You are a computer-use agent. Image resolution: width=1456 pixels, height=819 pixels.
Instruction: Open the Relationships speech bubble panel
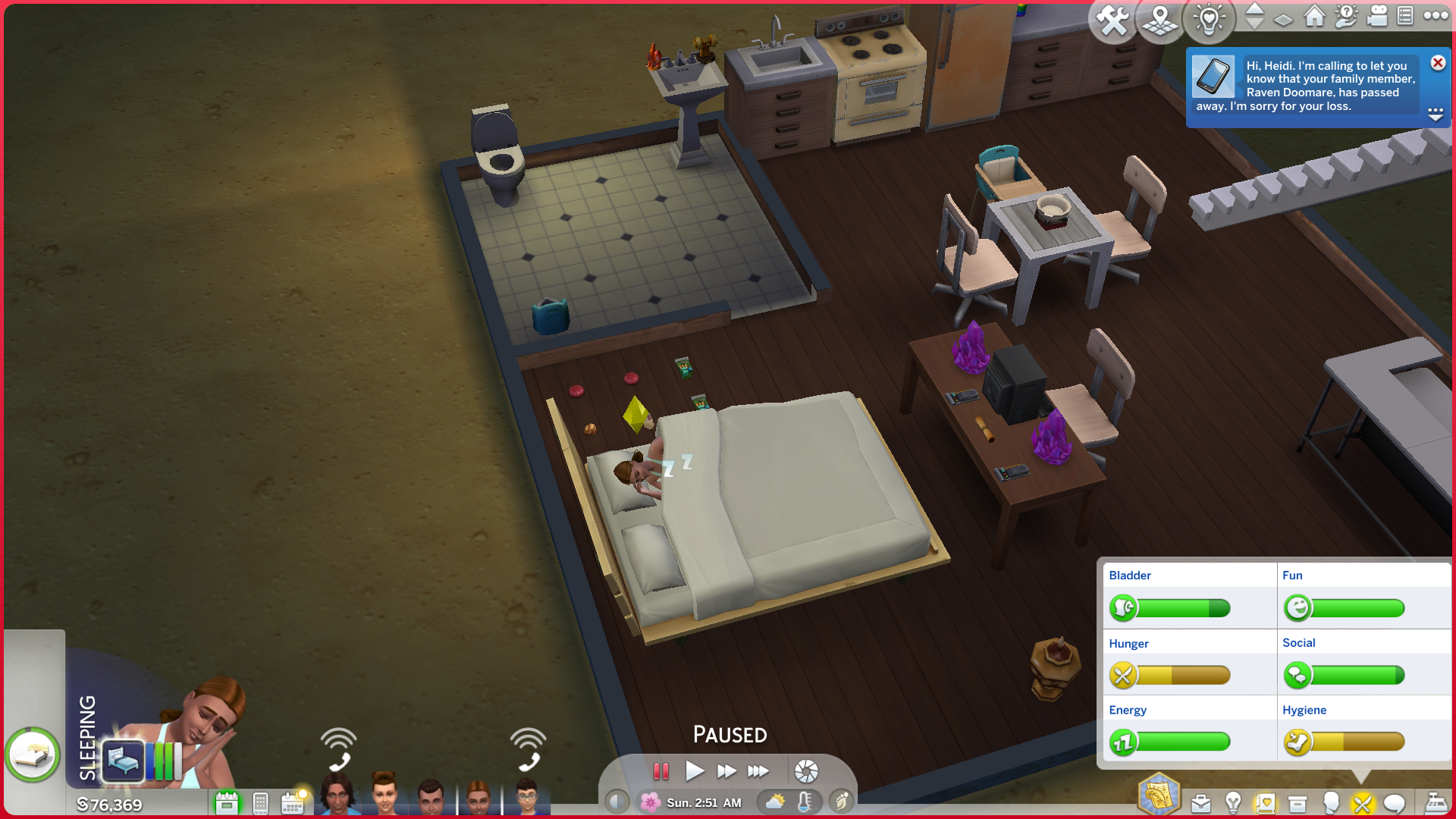click(1394, 803)
